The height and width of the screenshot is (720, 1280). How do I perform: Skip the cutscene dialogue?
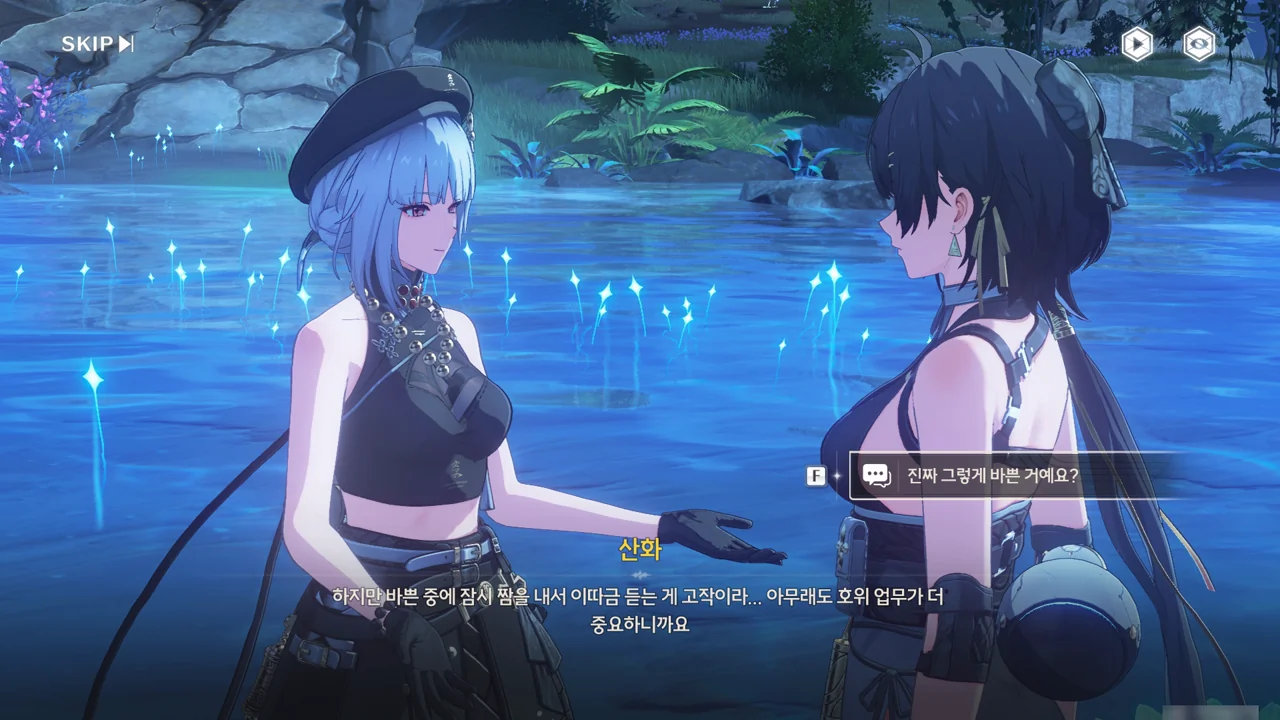[97, 44]
